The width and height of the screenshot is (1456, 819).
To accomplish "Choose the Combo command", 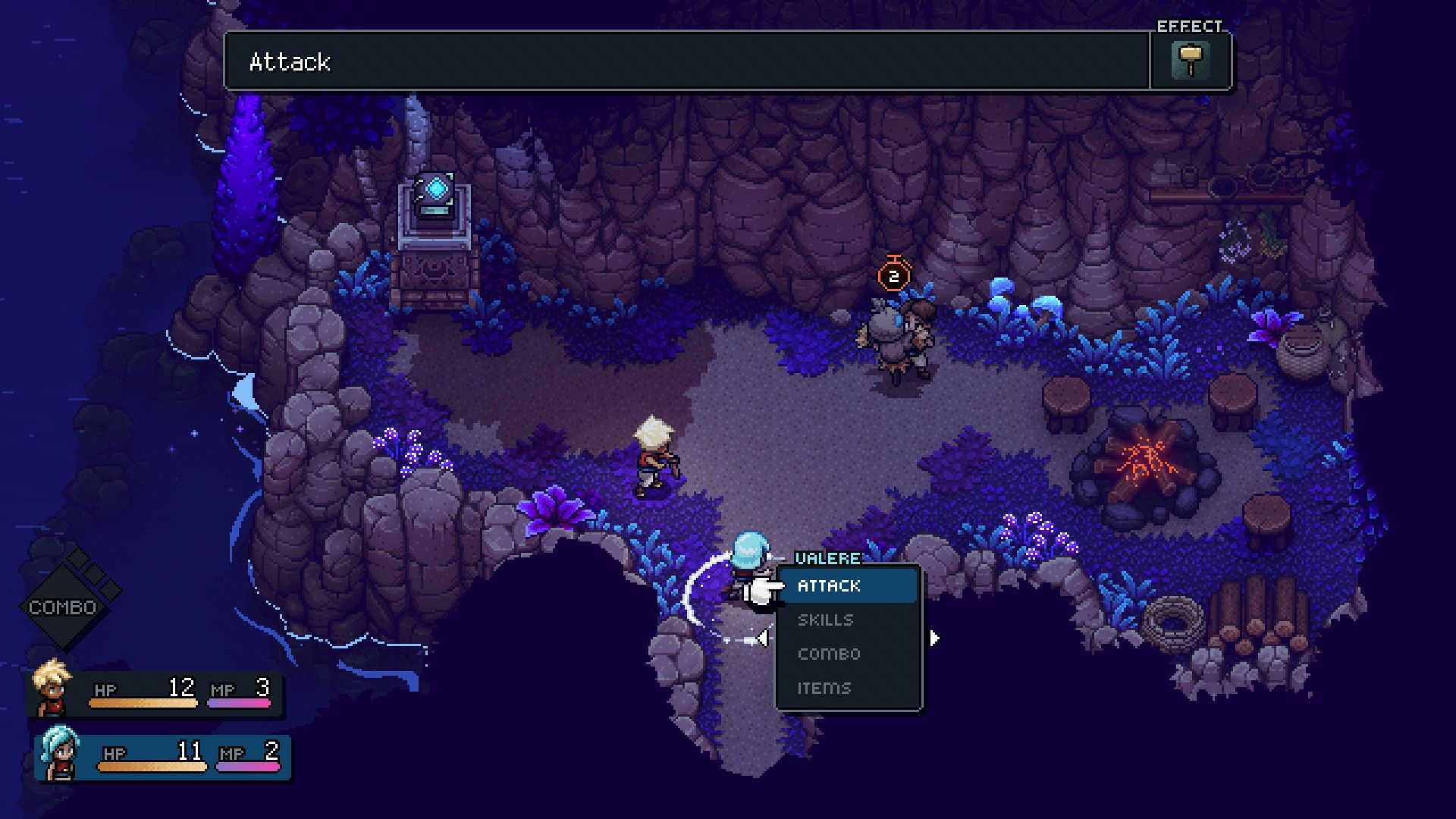I will tap(829, 654).
